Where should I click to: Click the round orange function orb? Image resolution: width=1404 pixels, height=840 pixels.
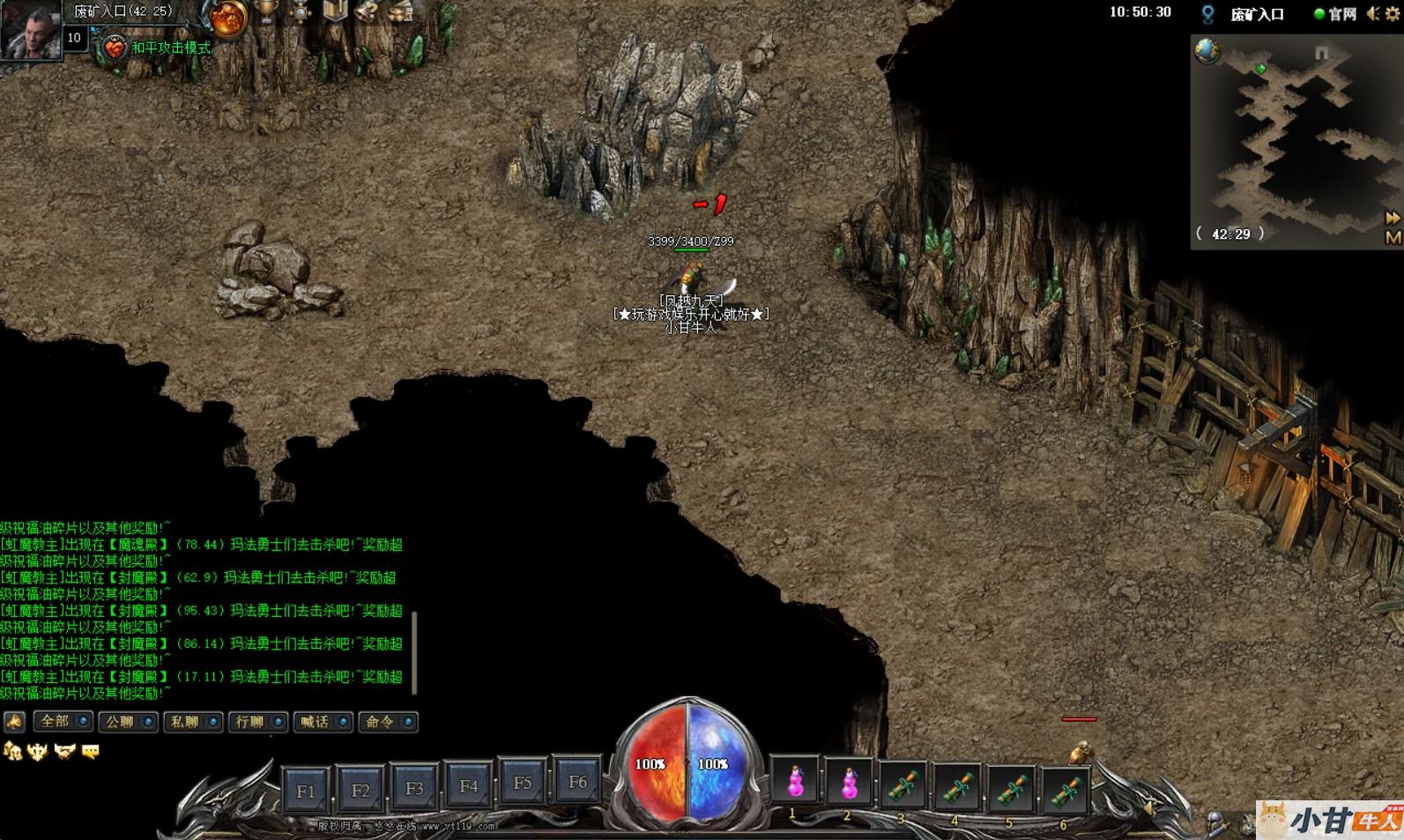pos(228,18)
